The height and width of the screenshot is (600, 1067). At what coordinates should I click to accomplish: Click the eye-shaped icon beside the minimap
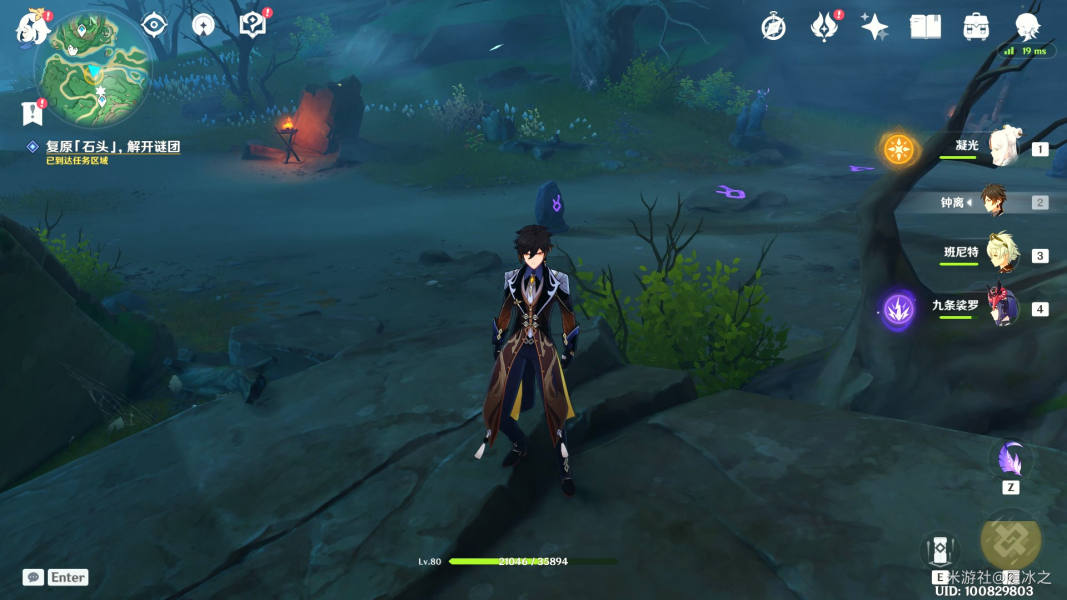(153, 25)
